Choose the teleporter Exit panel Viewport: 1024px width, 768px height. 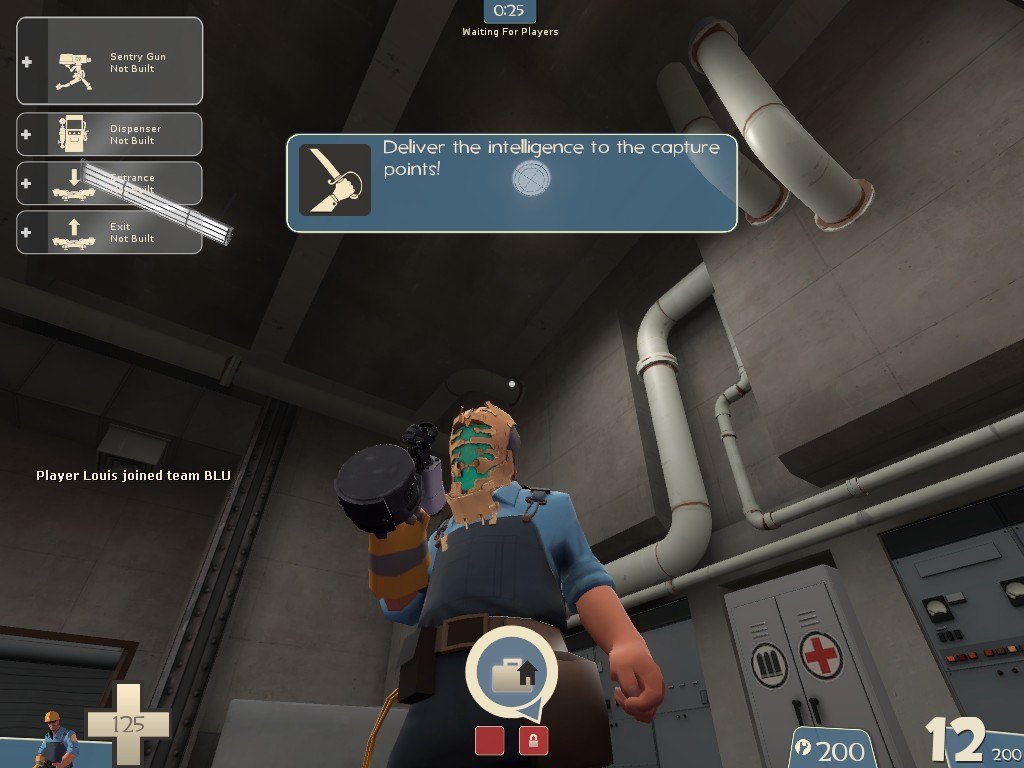click(110, 232)
